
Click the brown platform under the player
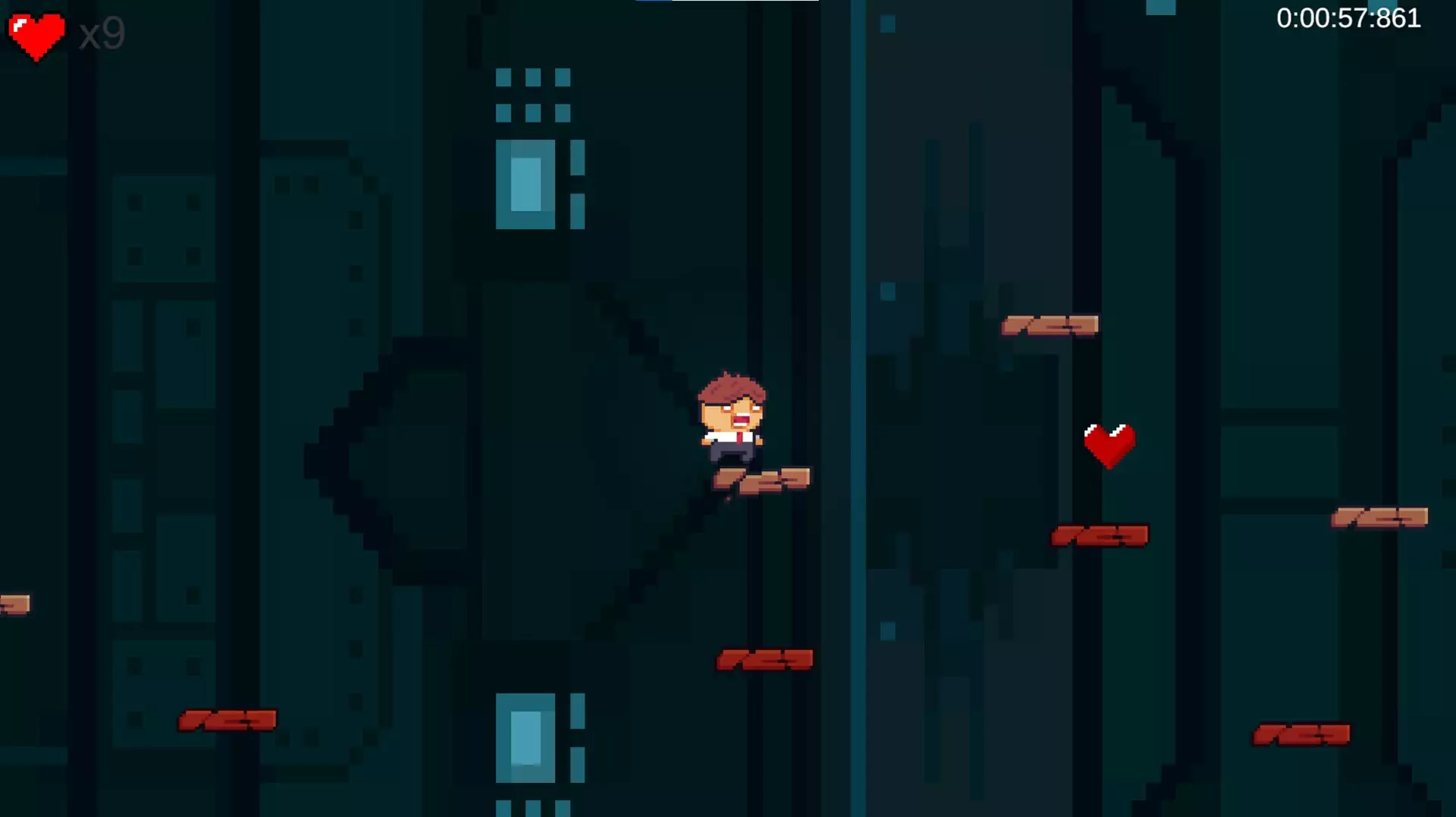coord(762,479)
